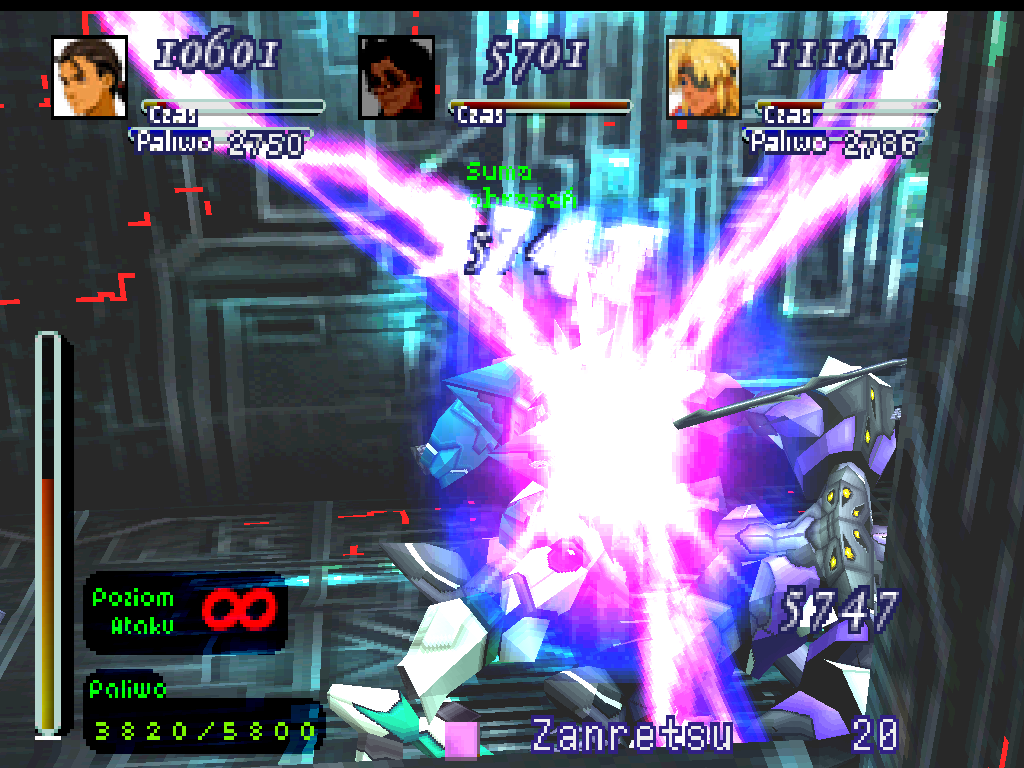Viewport: 1024px width, 768px height.
Task: Select the brown-haired ponytail character portrait
Action: tap(89, 77)
